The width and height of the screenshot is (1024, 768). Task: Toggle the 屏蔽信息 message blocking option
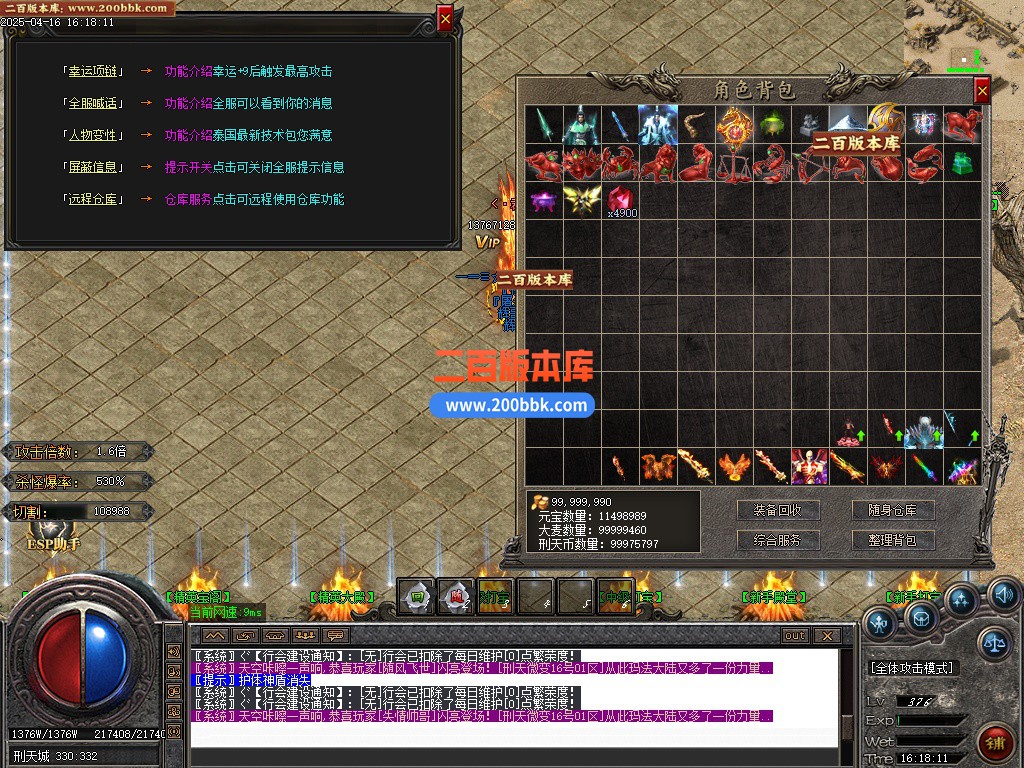(92, 167)
